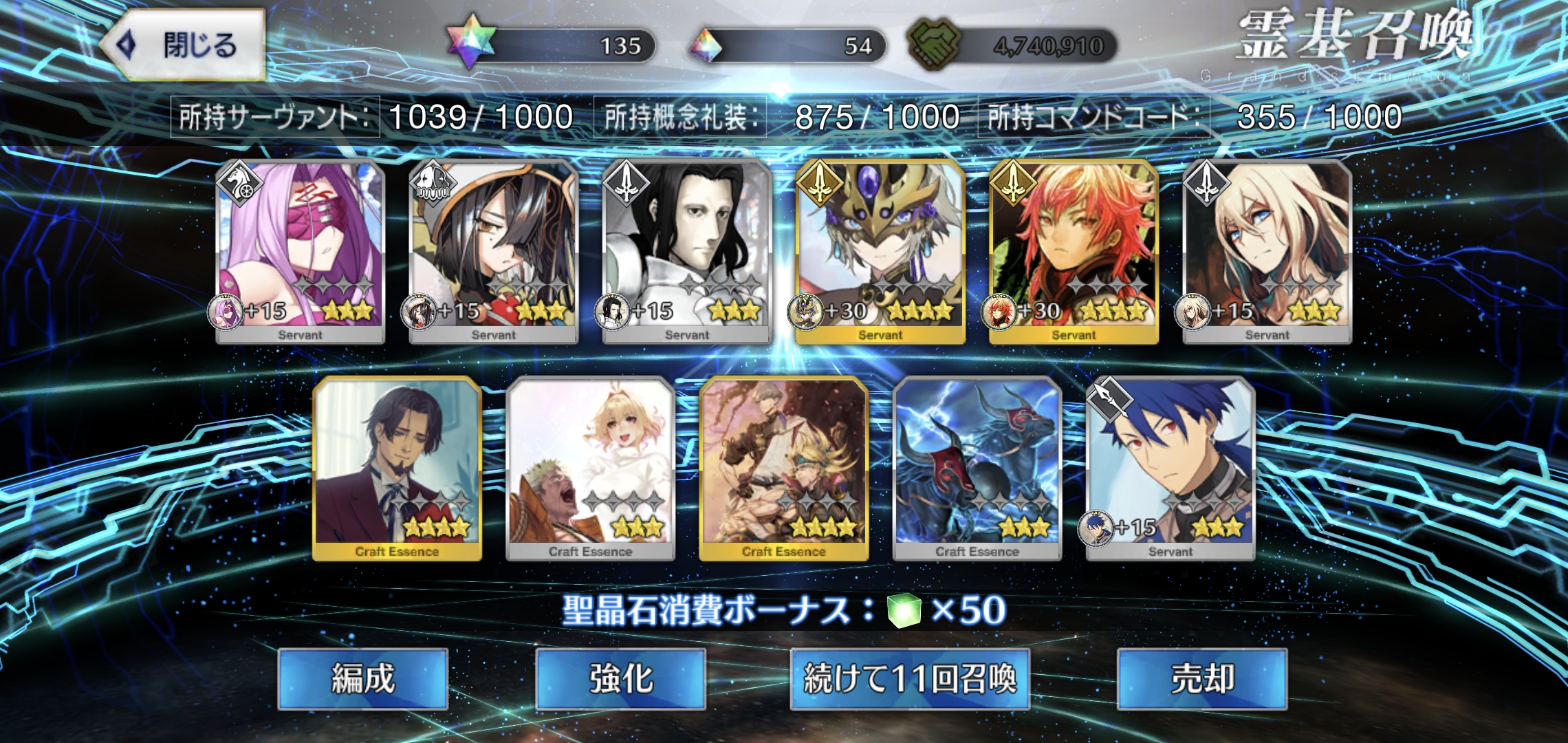This screenshot has height=743, width=1568.
Task: Select the blue-haired Lancer servant card
Action: pyautogui.click(x=1170, y=469)
